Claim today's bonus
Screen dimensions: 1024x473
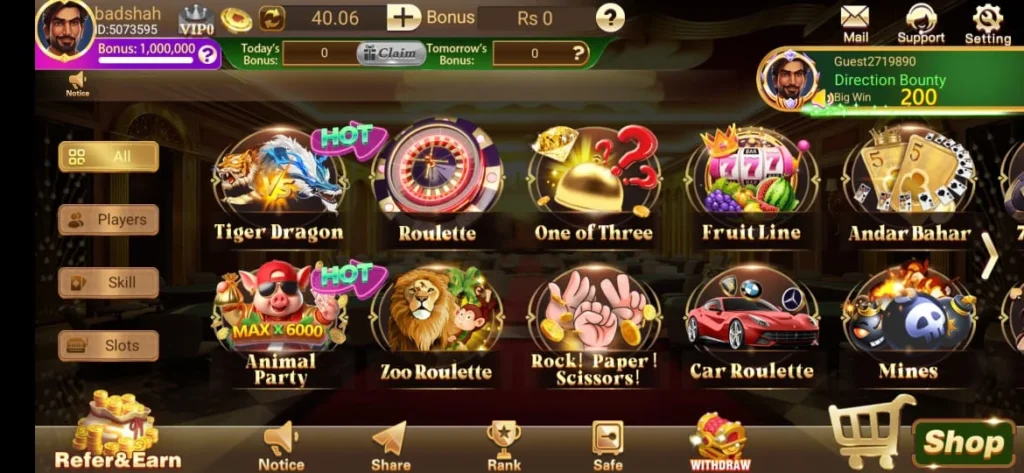click(x=391, y=53)
